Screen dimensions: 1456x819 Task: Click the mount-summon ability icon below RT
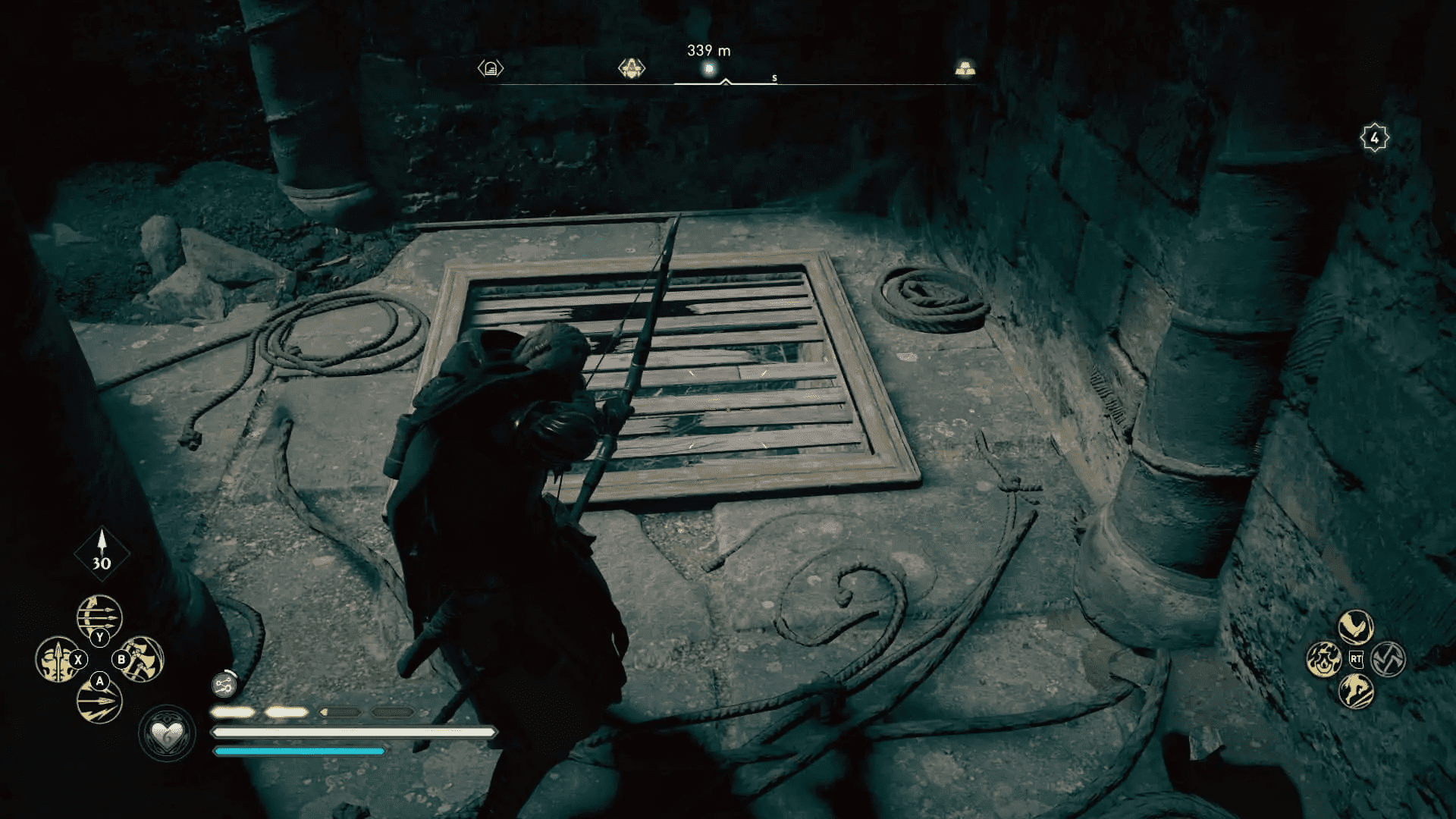(x=1357, y=692)
